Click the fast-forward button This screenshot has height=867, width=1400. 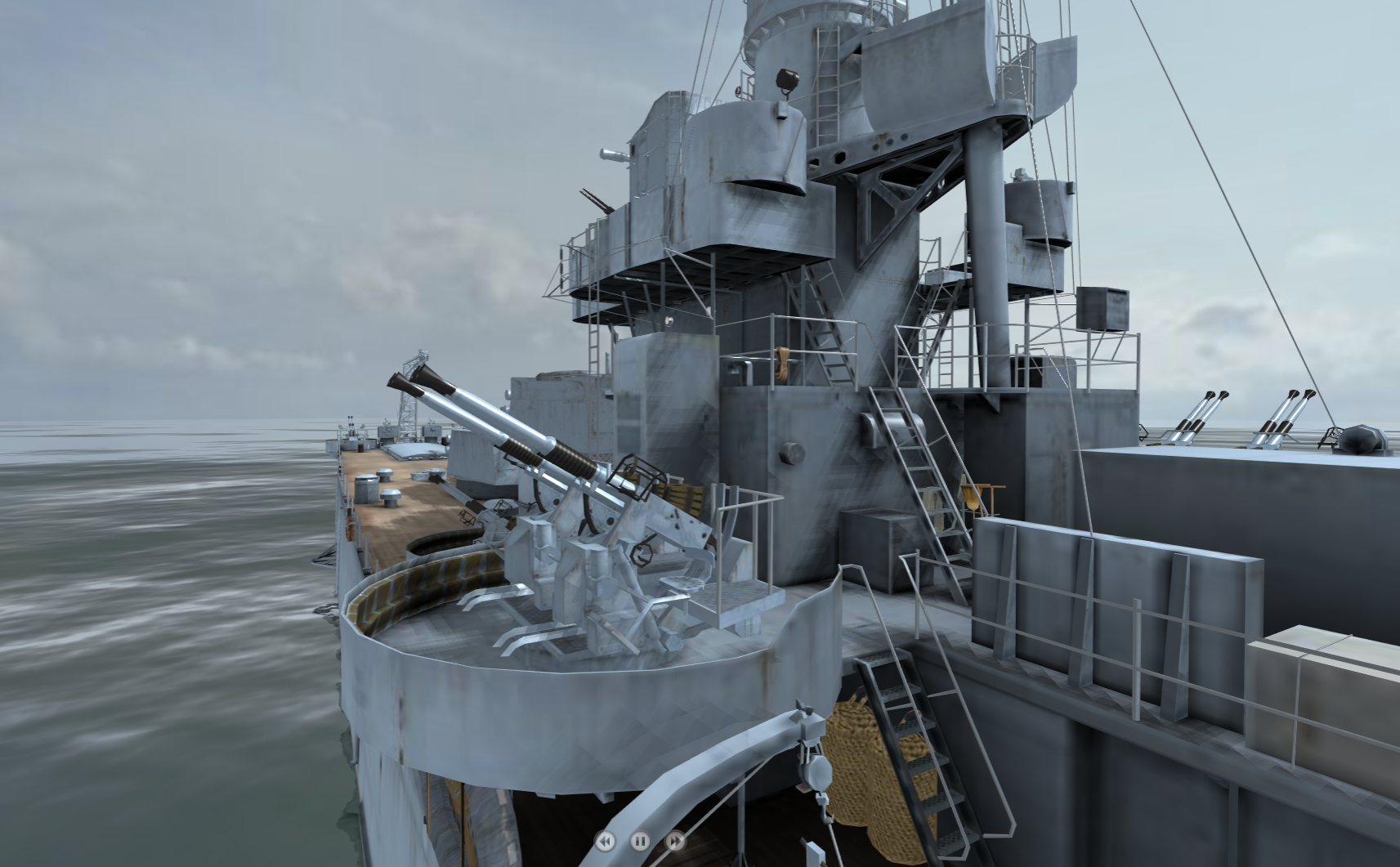[676, 841]
